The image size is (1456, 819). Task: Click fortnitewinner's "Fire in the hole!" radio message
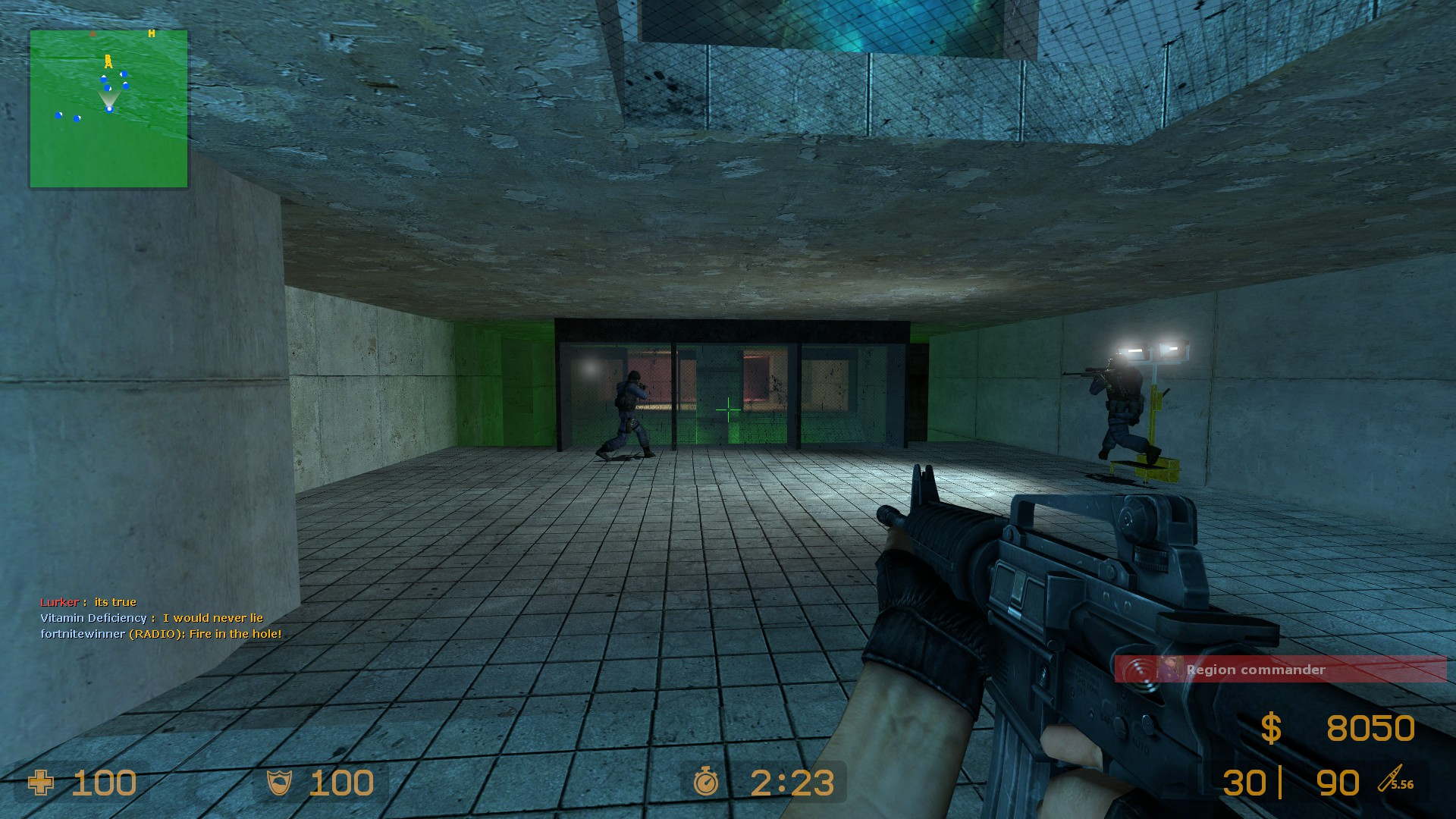[161, 634]
